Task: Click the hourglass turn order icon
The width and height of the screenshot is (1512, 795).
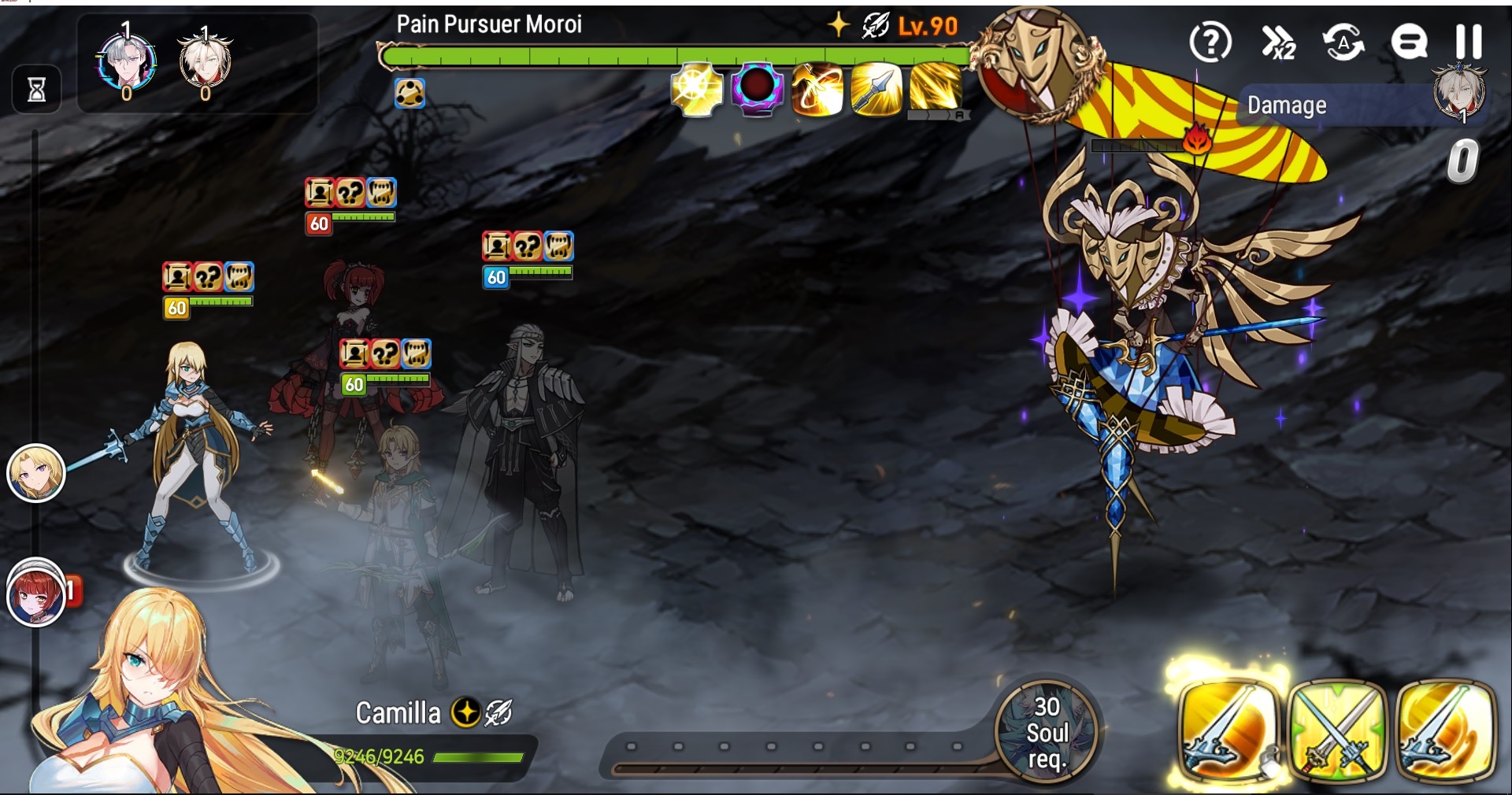Action: coord(36,90)
